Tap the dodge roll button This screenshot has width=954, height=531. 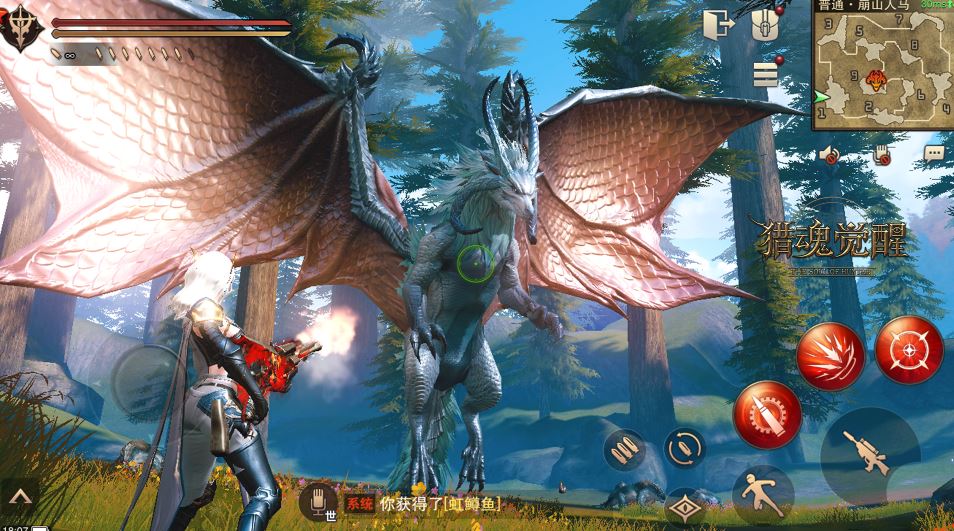763,493
